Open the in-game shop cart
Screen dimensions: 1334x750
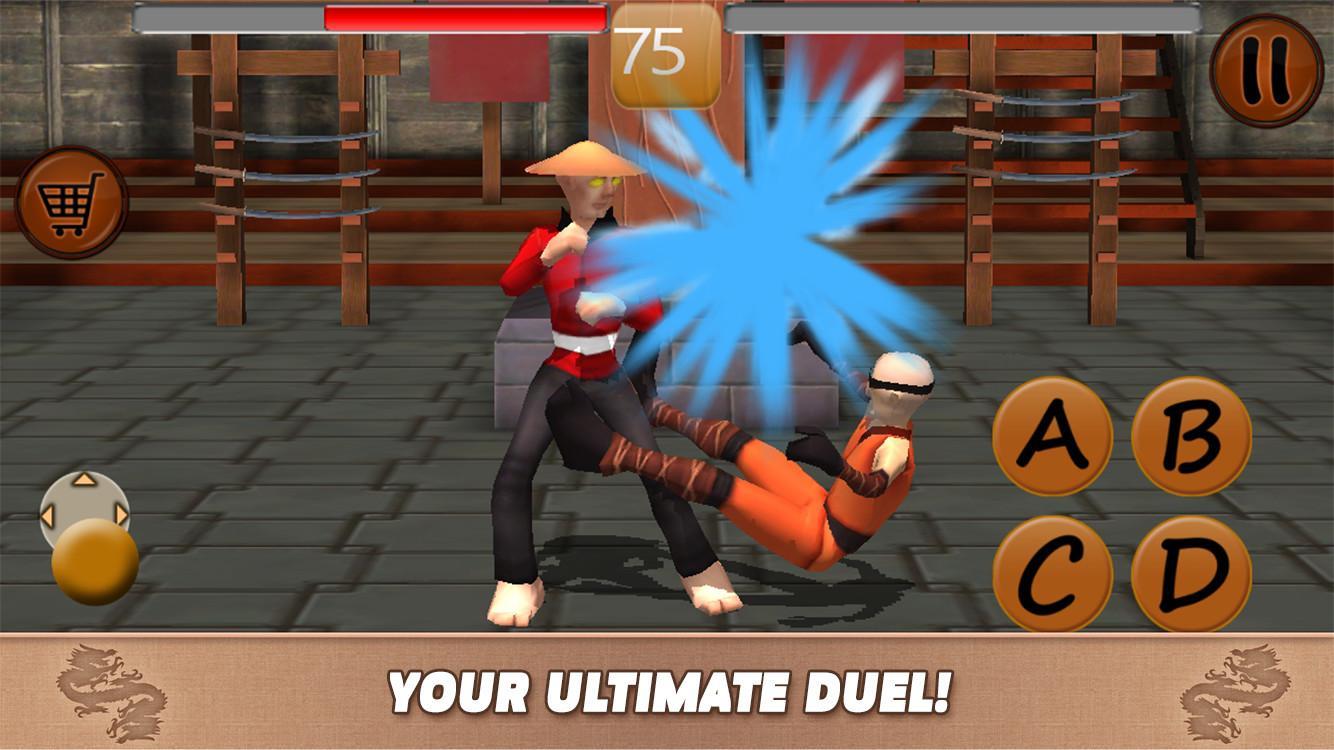tap(71, 191)
